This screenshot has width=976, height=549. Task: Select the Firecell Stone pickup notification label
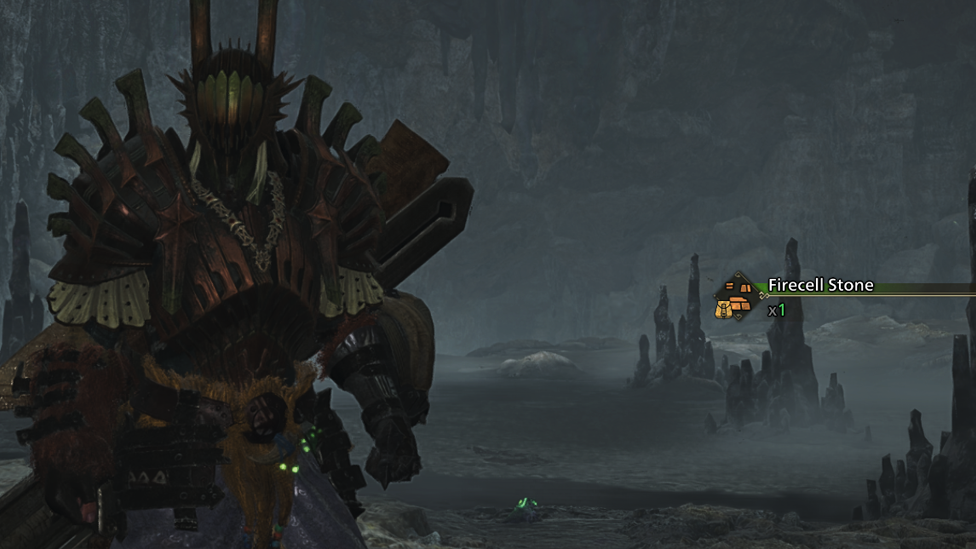click(x=820, y=286)
